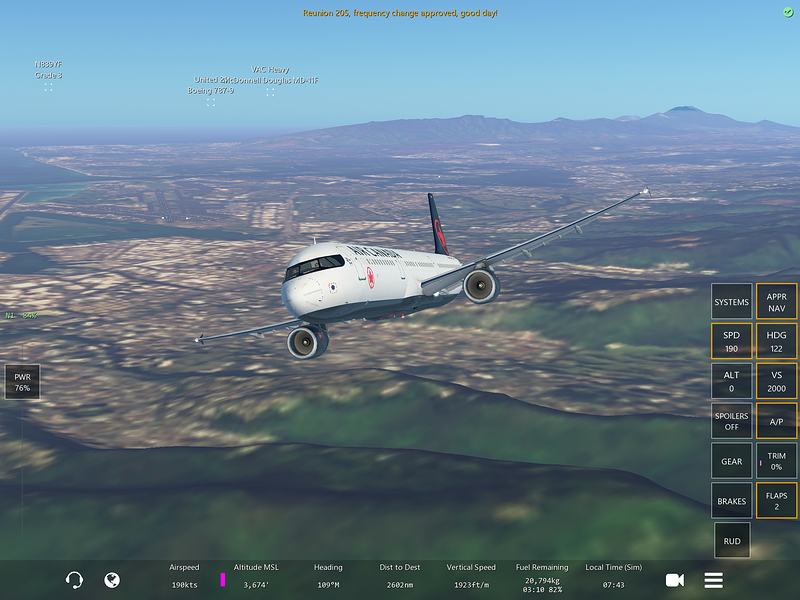Tap the SPD 190 autopilot button
Screen dimensions: 800x600
click(731, 342)
